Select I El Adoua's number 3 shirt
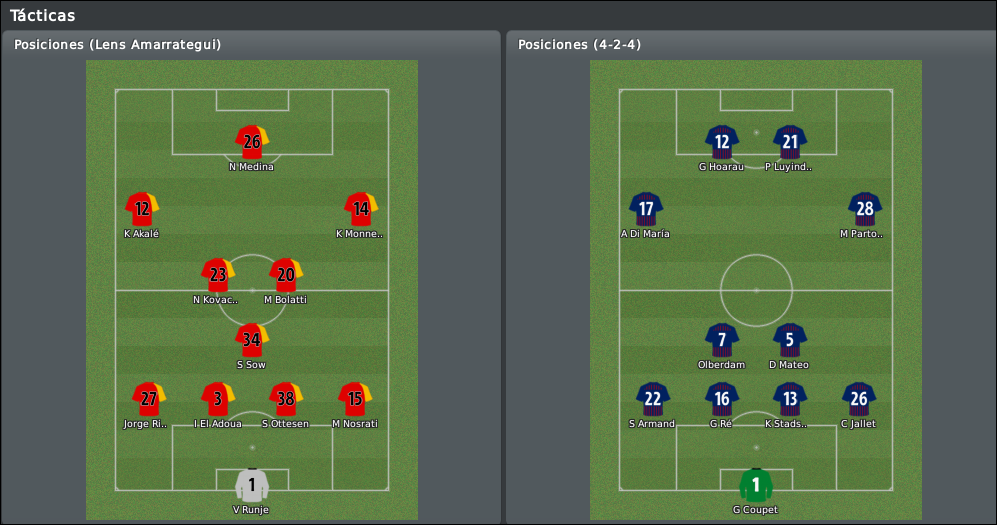 pyautogui.click(x=218, y=399)
